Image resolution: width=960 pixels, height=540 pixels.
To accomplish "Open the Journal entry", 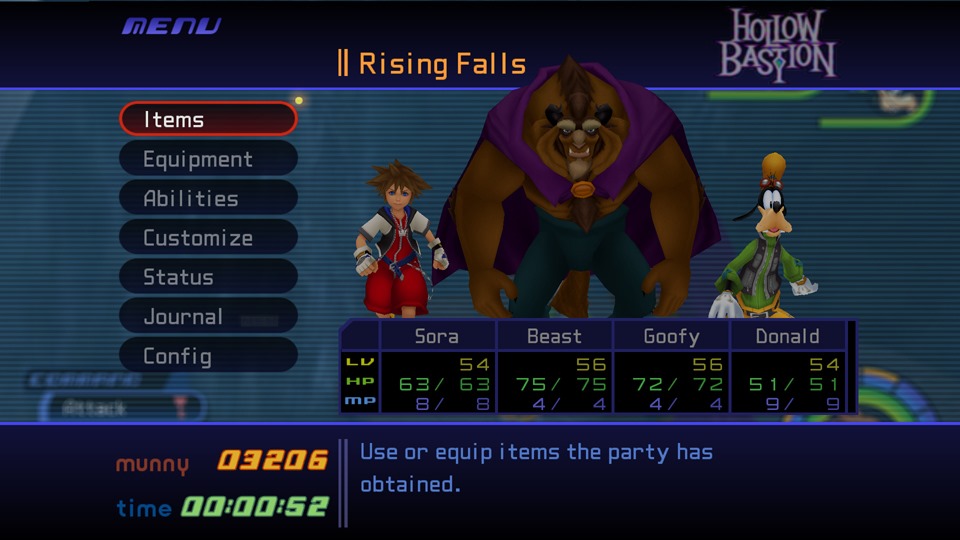I will (208, 316).
